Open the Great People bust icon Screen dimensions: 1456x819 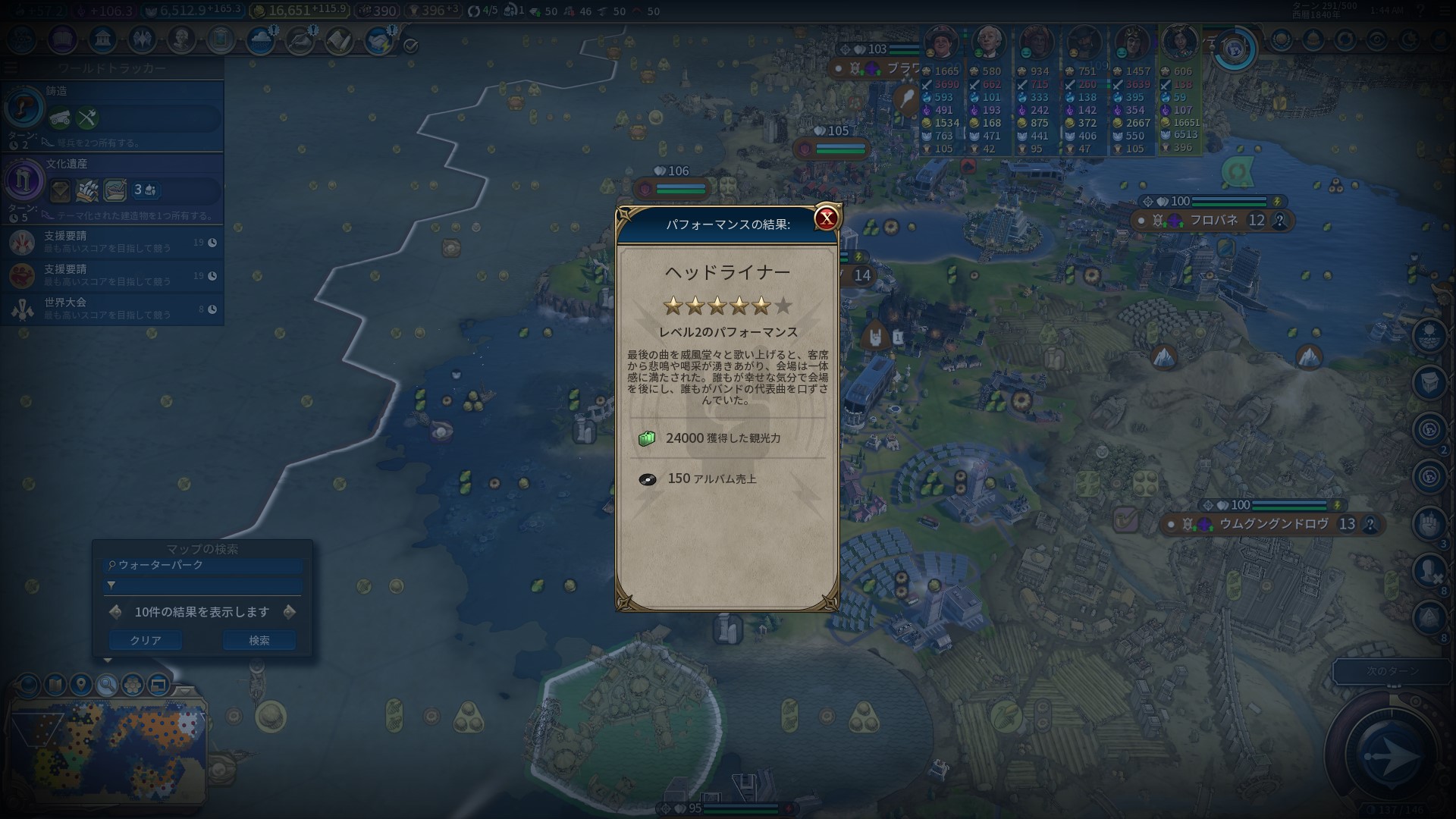click(181, 39)
